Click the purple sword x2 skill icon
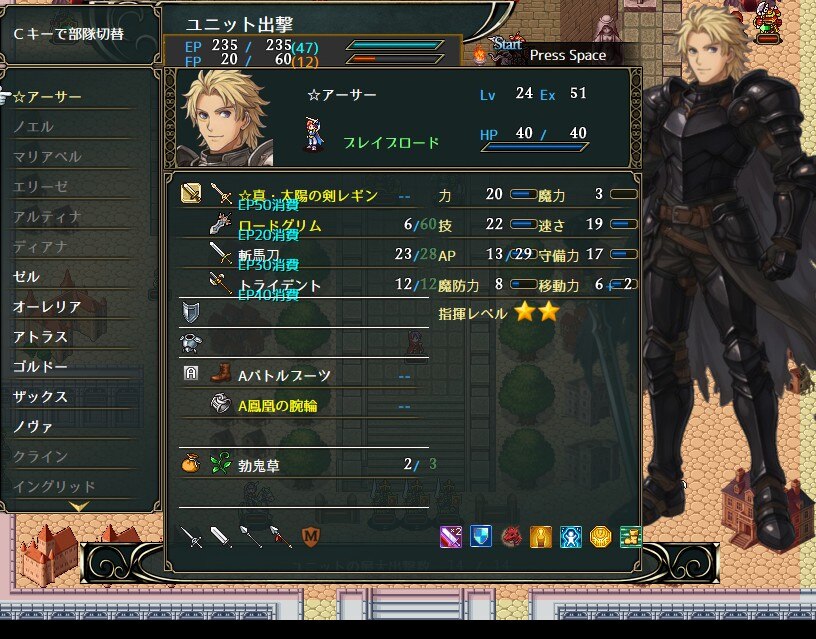Screen dimensions: 816x639 point(451,536)
